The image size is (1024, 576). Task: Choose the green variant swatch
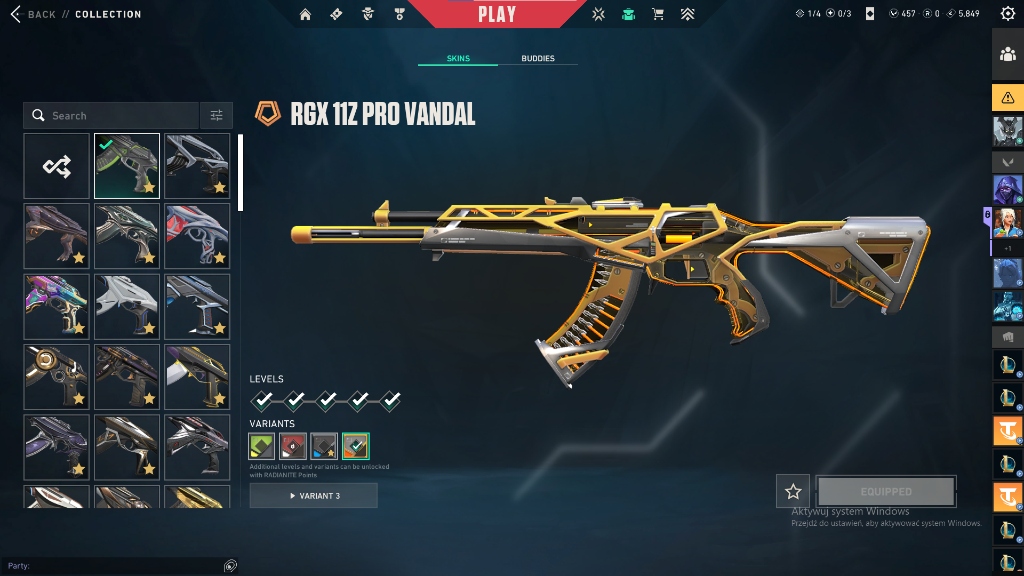tap(262, 446)
